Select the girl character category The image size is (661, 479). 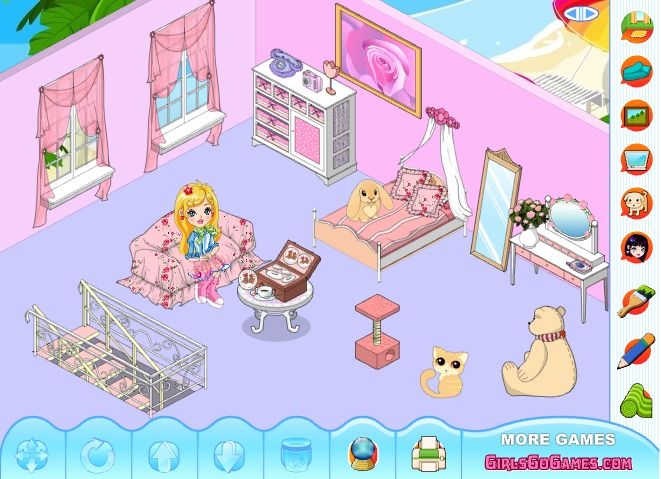tap(634, 248)
